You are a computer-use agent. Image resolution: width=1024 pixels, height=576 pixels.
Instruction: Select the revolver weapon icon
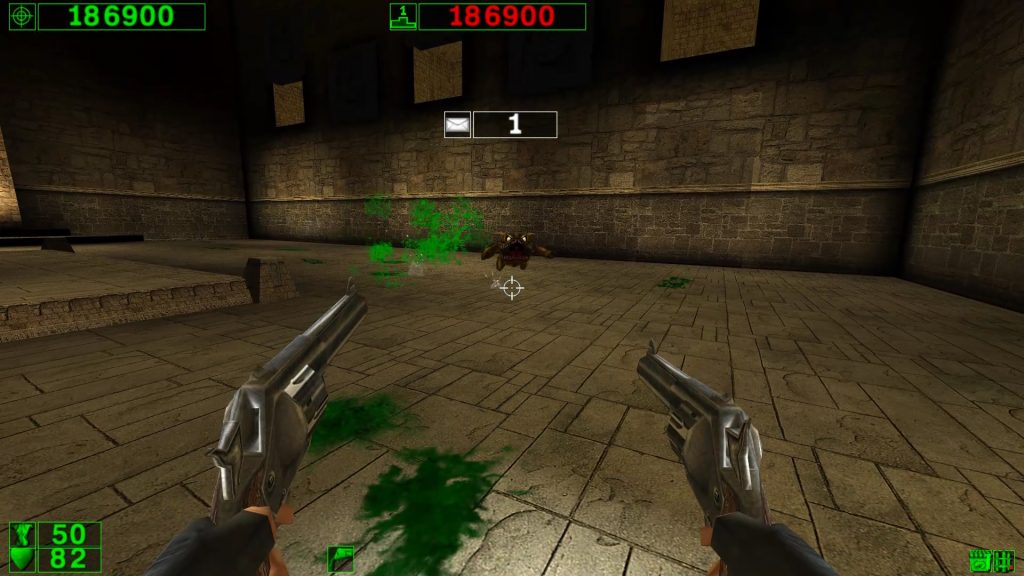click(x=341, y=559)
